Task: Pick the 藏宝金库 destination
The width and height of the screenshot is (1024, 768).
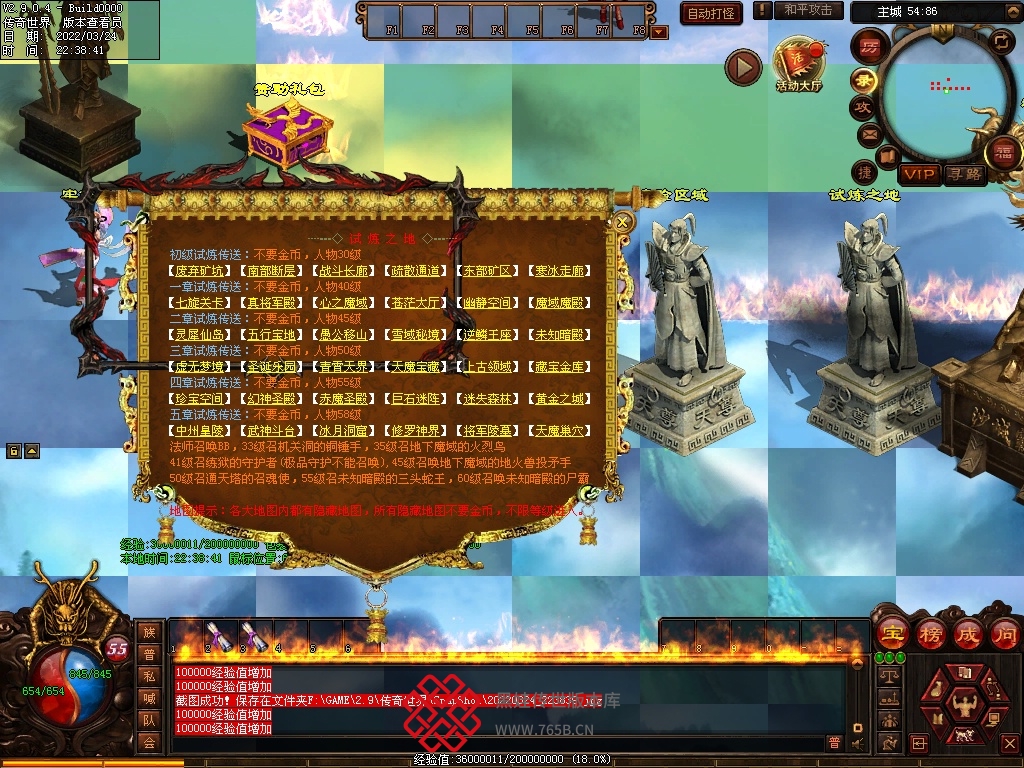Action: (x=561, y=366)
